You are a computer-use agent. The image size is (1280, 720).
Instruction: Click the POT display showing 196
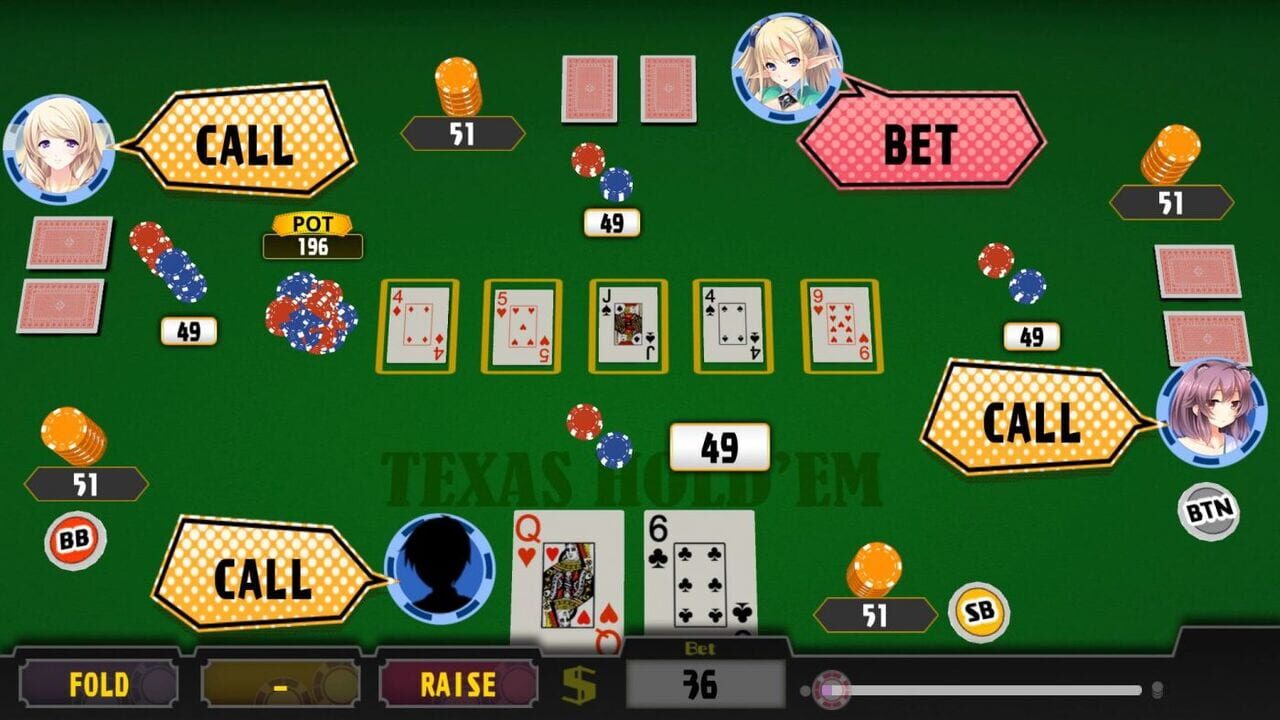pos(312,235)
